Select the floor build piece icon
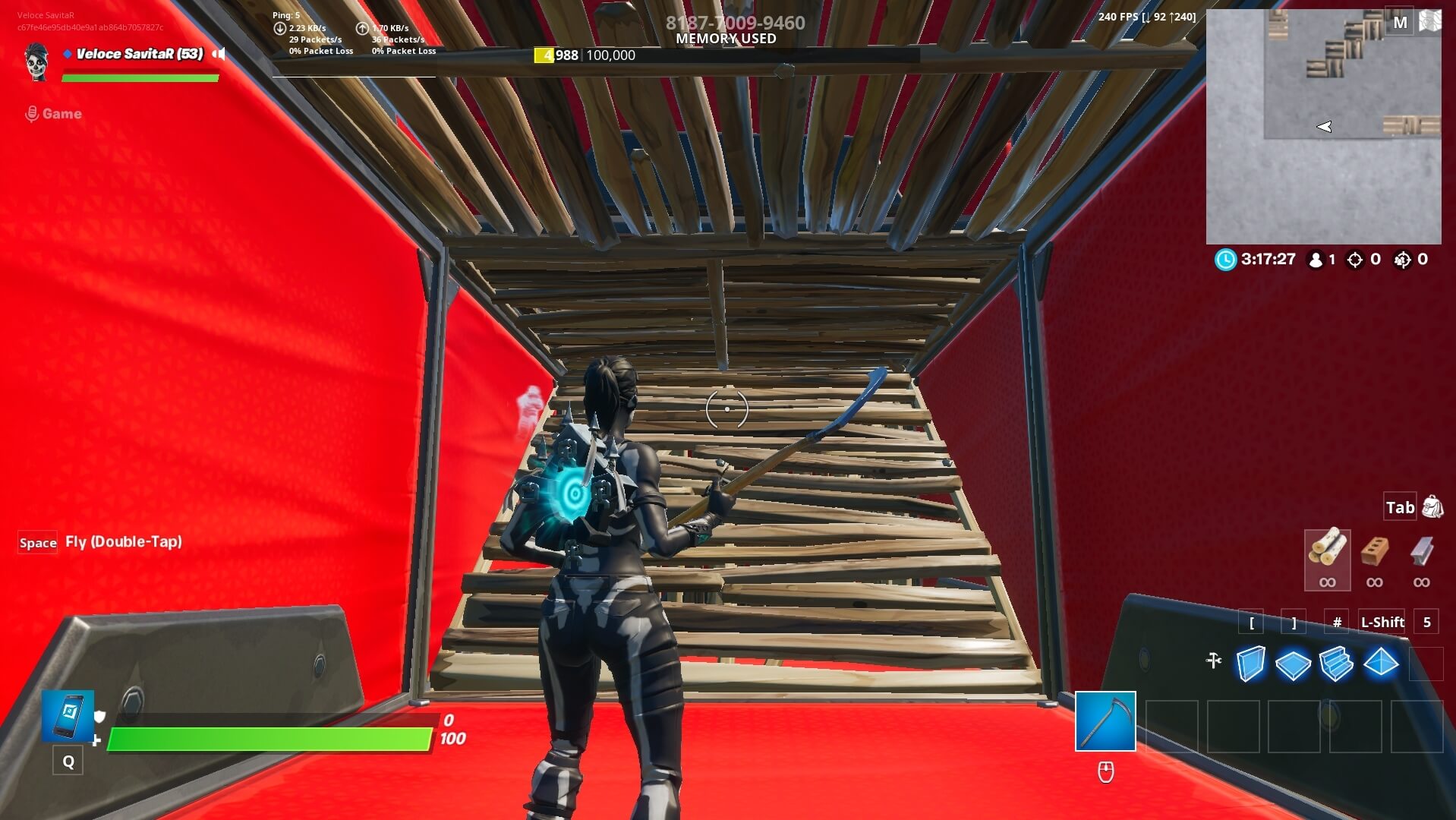Screen dimensions: 1456x820 1294,664
